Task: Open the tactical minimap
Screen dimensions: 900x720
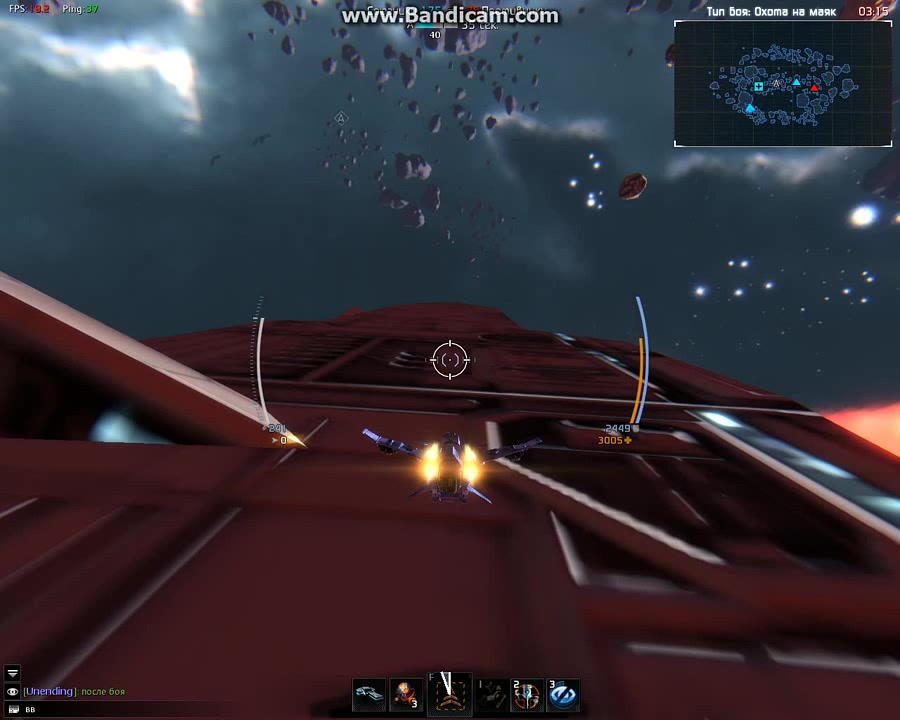Action: (x=783, y=84)
